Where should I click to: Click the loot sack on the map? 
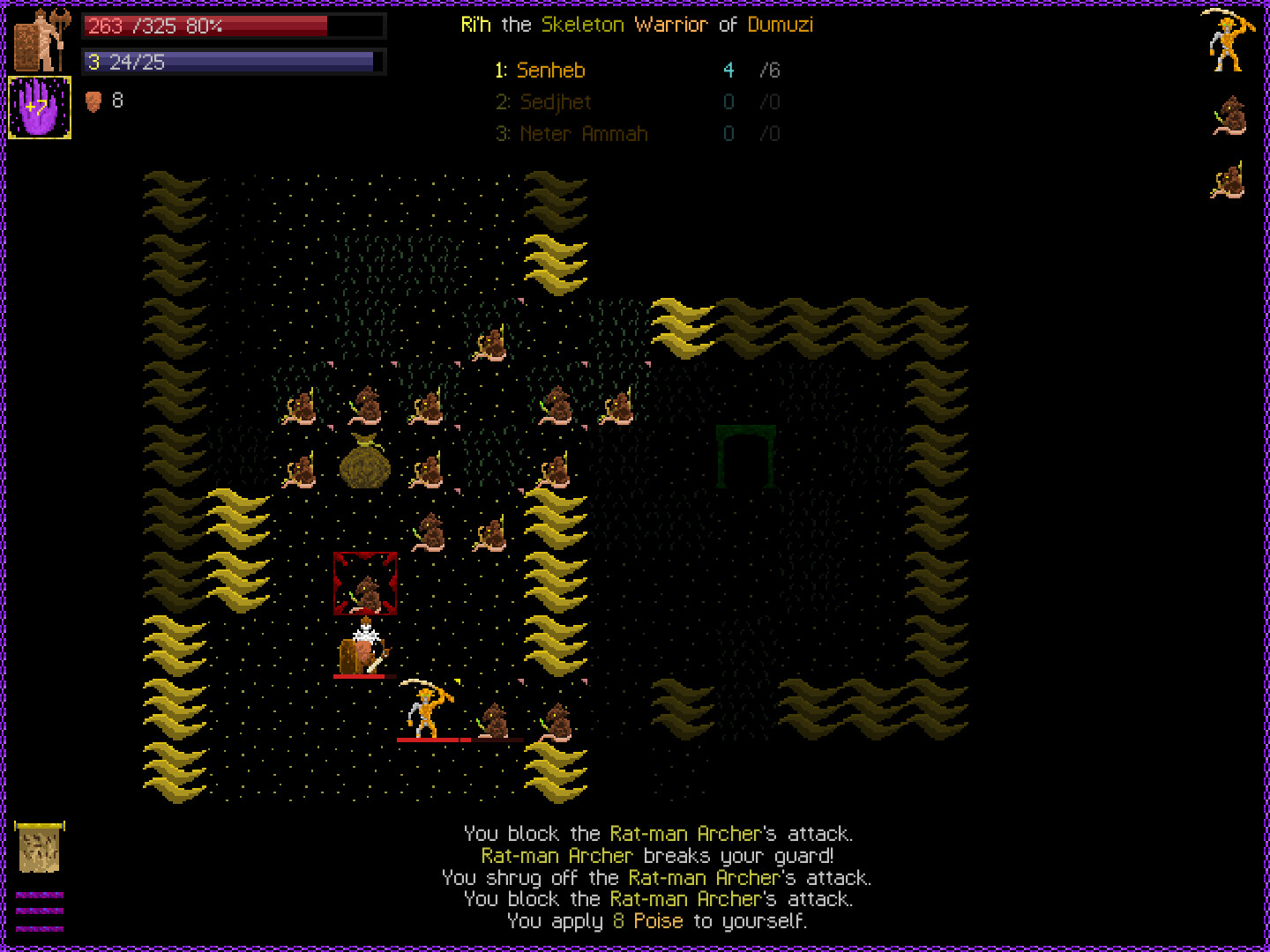[x=365, y=465]
